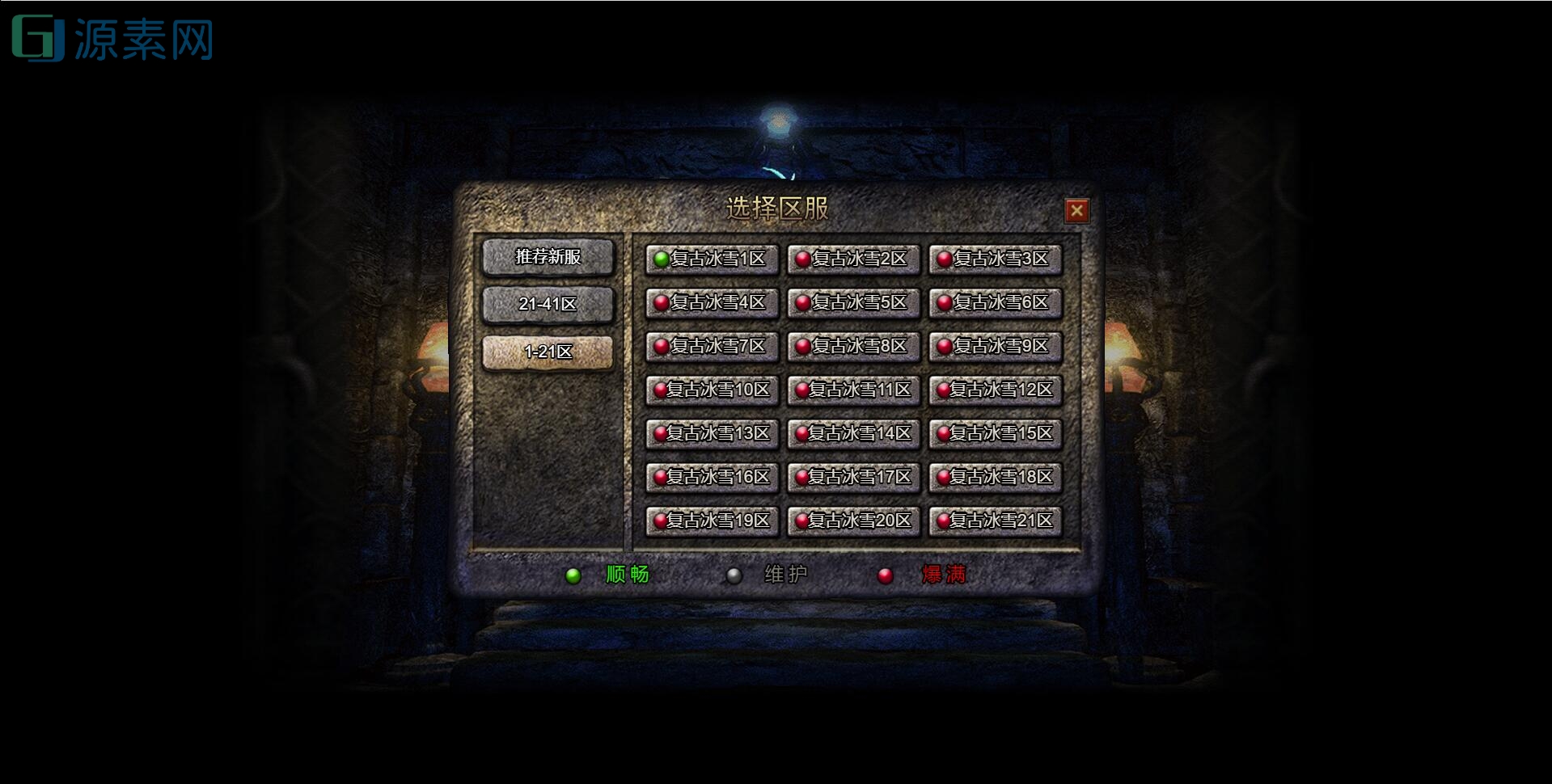Choose server 复古冰雪1区

pyautogui.click(x=712, y=259)
